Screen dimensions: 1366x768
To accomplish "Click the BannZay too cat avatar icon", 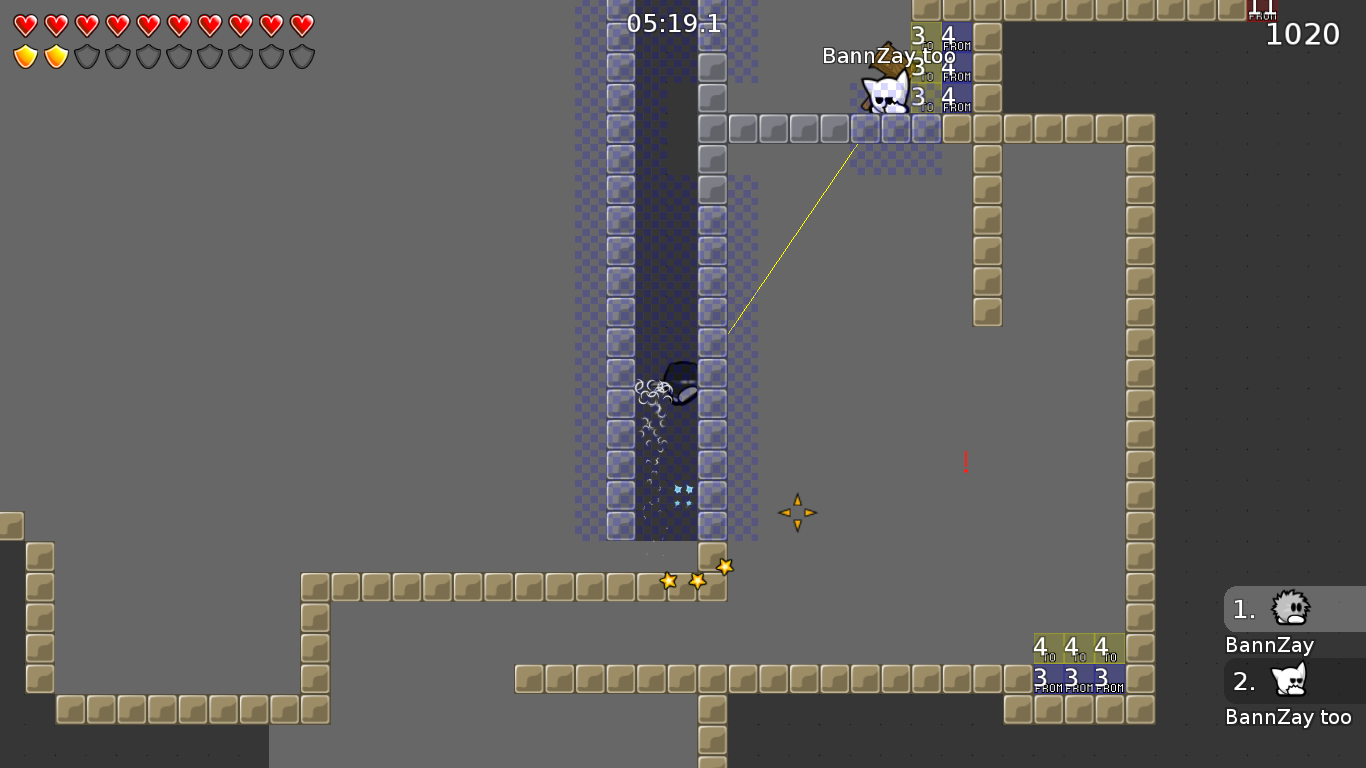I will tap(1289, 680).
